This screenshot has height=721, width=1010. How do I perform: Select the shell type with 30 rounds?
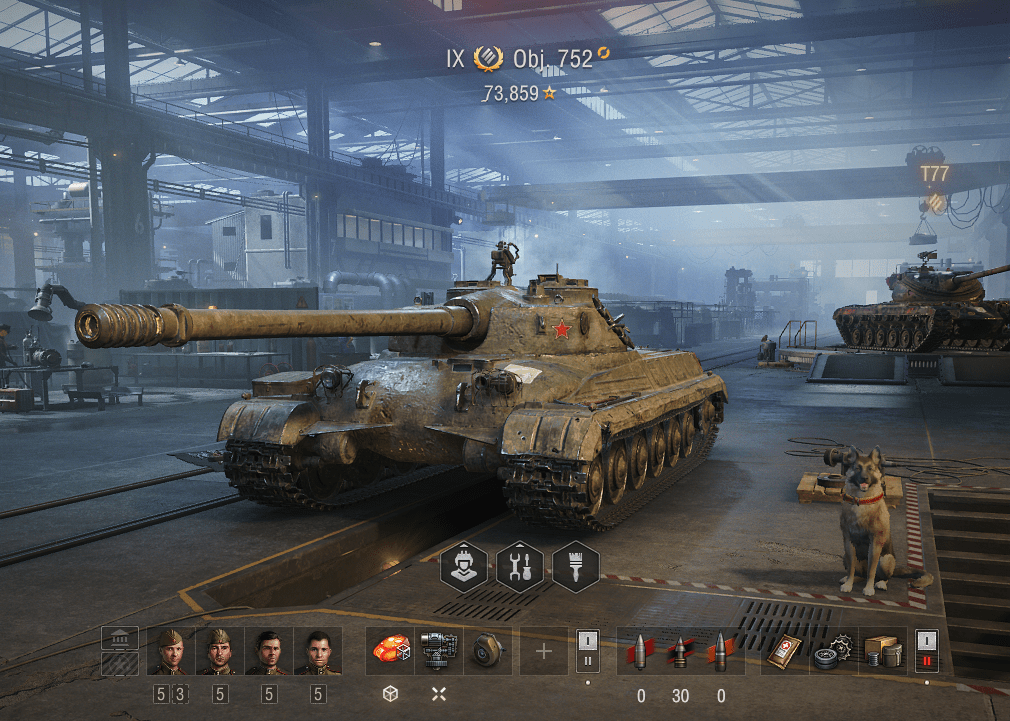tap(680, 652)
